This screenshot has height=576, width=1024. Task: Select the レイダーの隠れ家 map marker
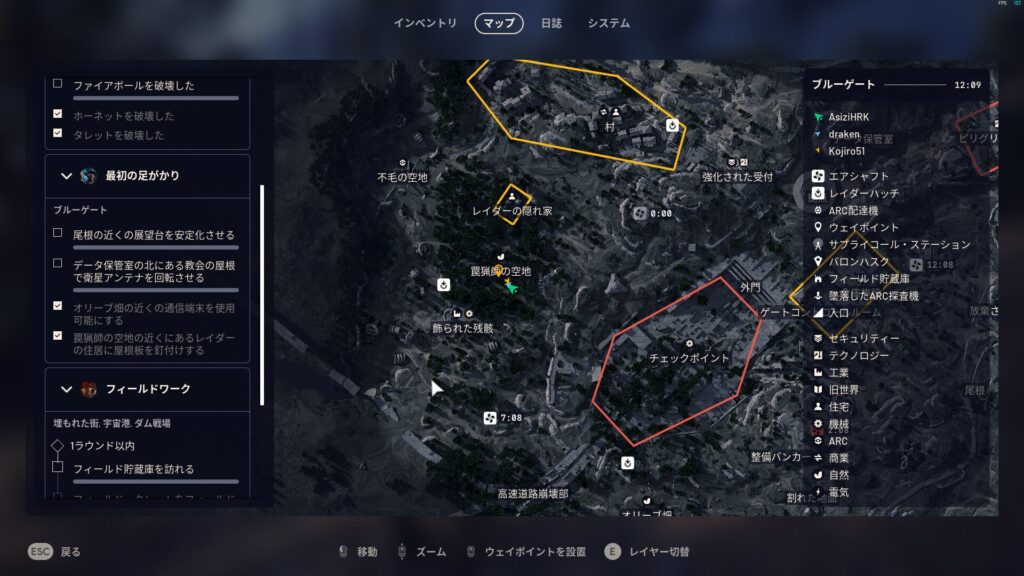pyautogui.click(x=512, y=206)
